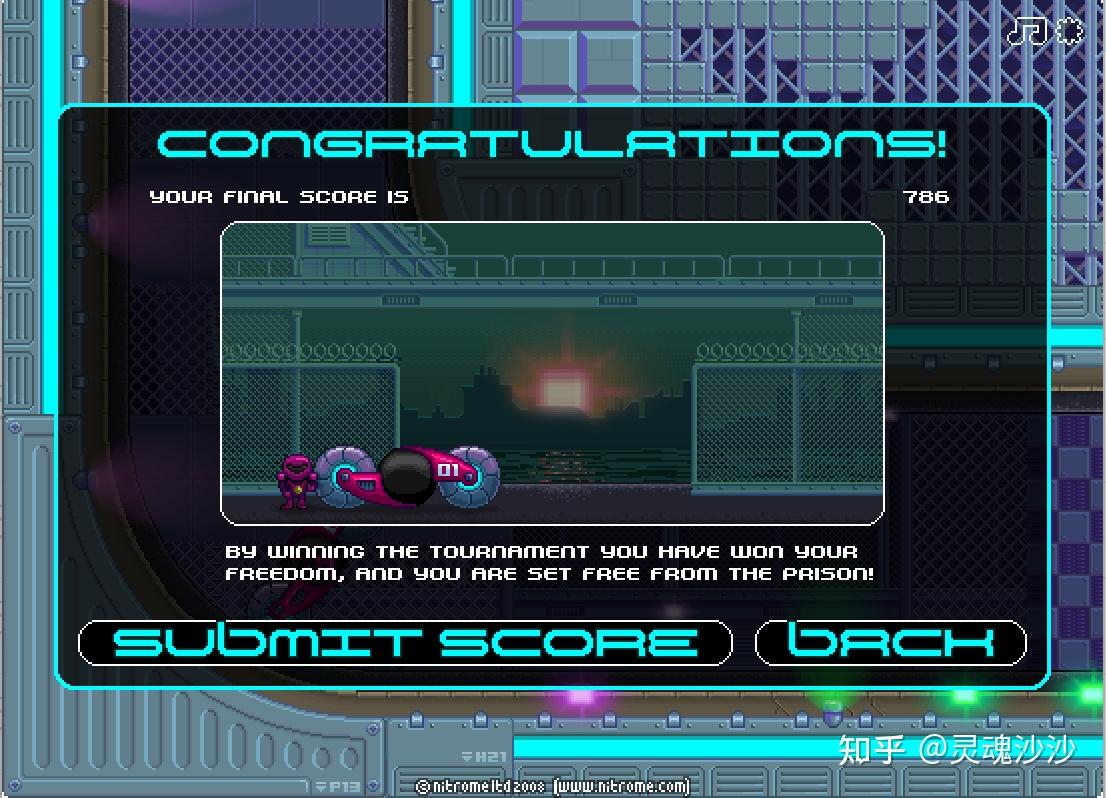The image size is (1106, 798).
Task: Open the www.nitrome.com link
Action: [x=621, y=786]
